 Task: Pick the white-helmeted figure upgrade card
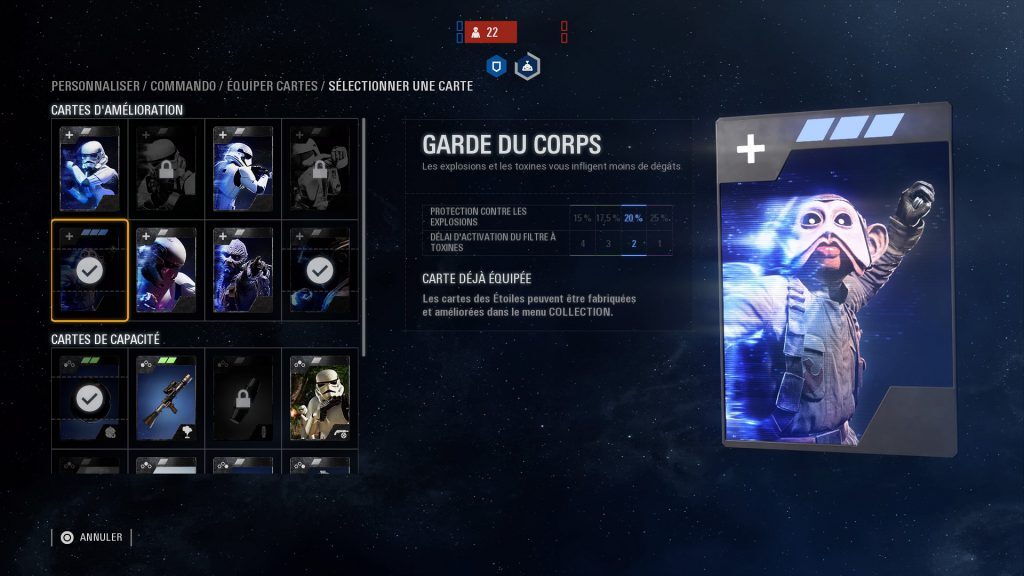tap(166, 270)
